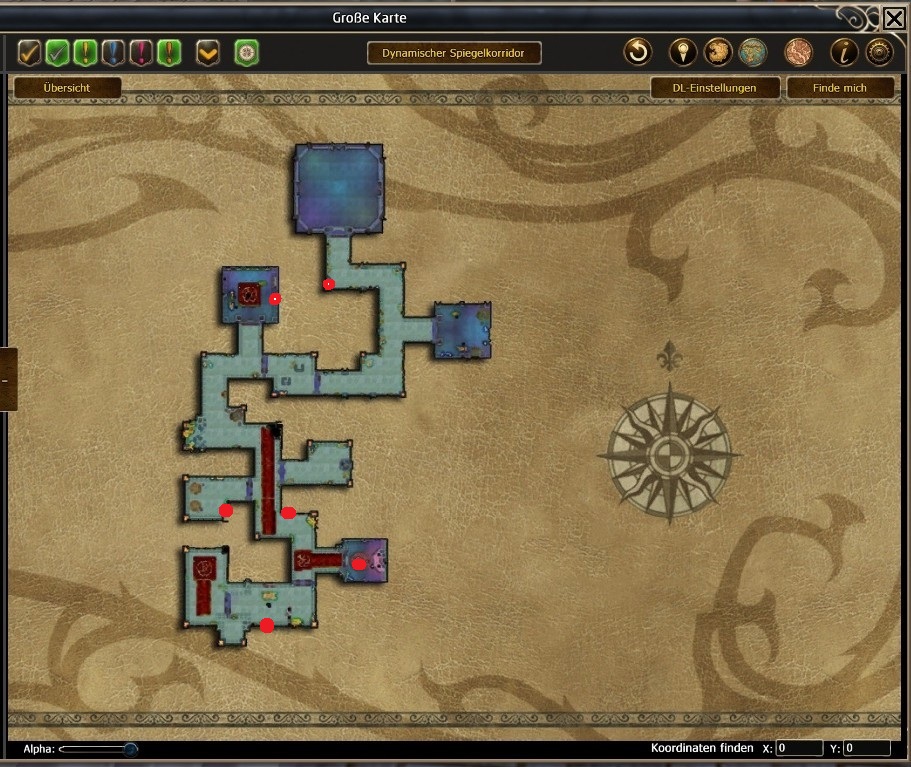Viewport: 911px width, 767px height.
Task: Click the Finde mich button
Action: (839, 88)
